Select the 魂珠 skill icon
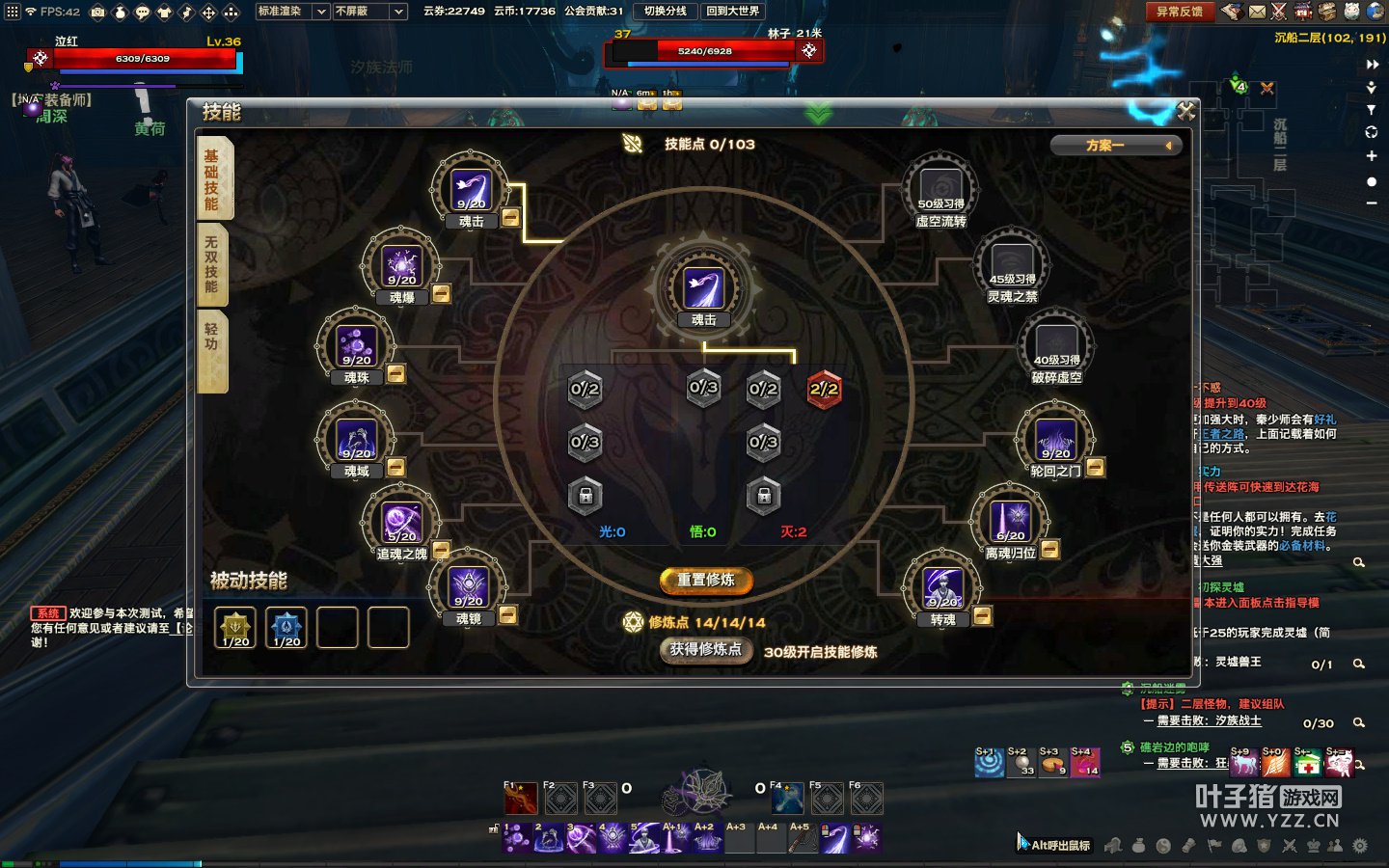The image size is (1389, 868). 356,345
